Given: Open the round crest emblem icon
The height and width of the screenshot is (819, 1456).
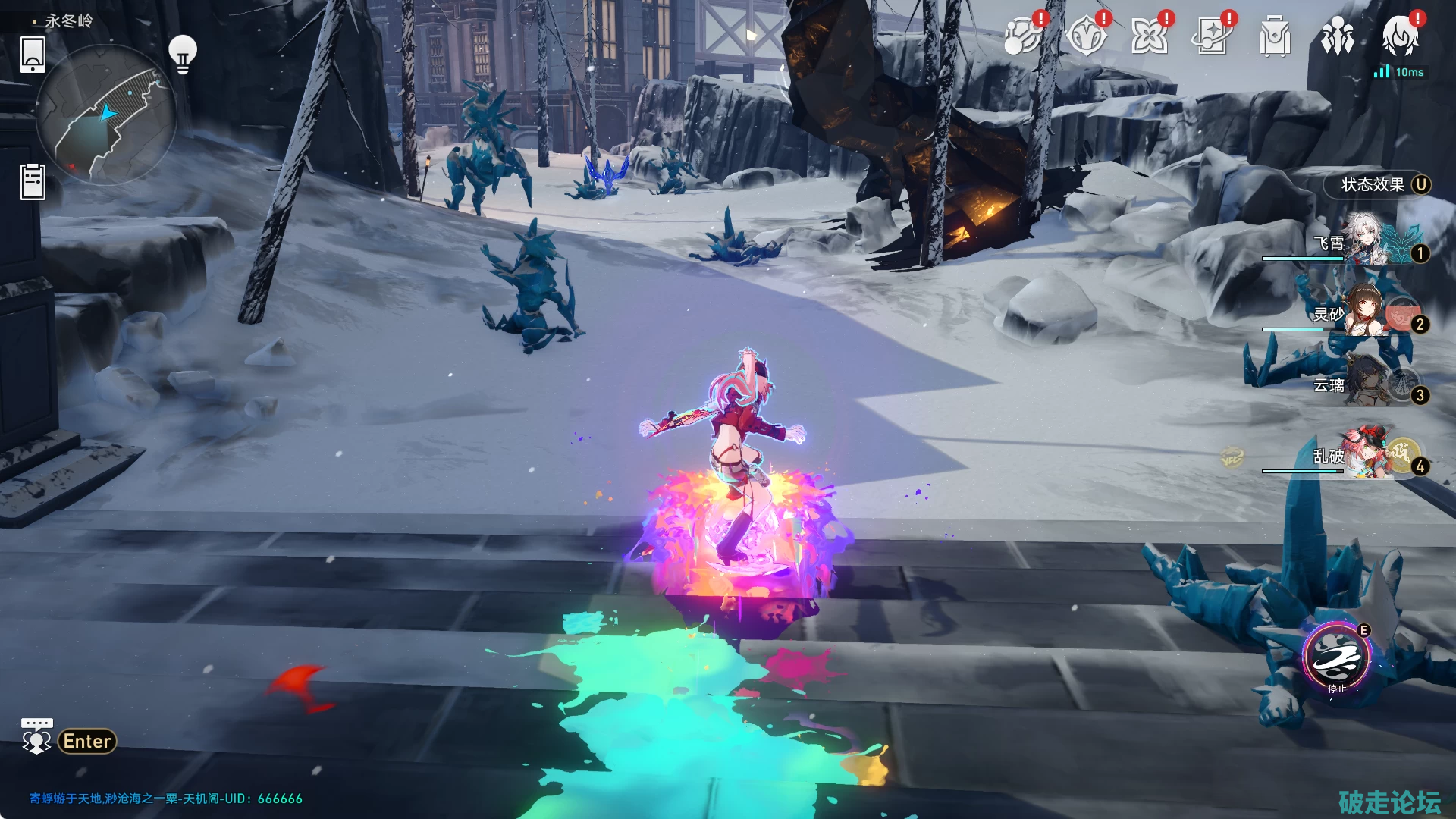Looking at the screenshot, I should [1085, 36].
